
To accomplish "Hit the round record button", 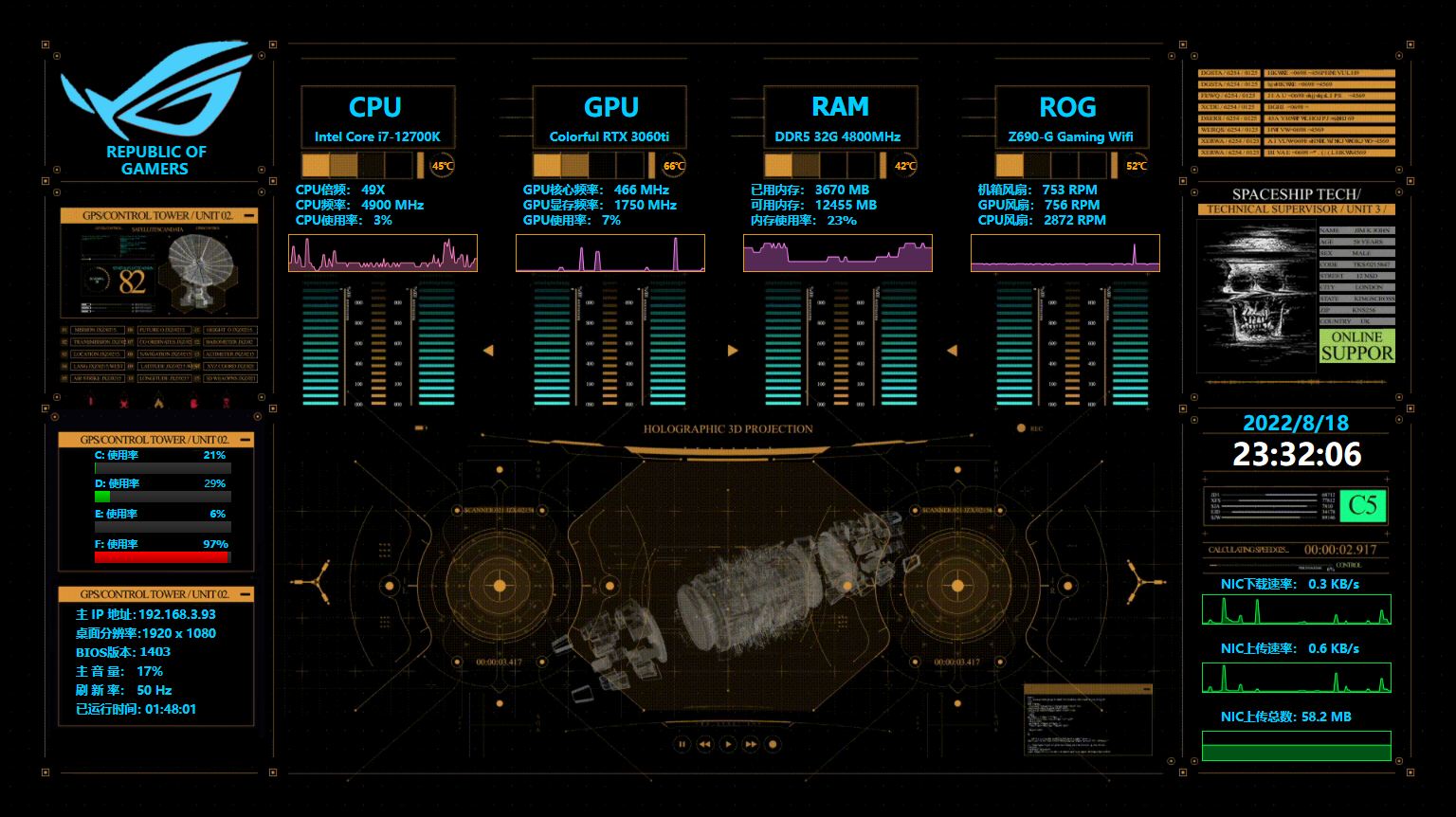I will point(773,744).
